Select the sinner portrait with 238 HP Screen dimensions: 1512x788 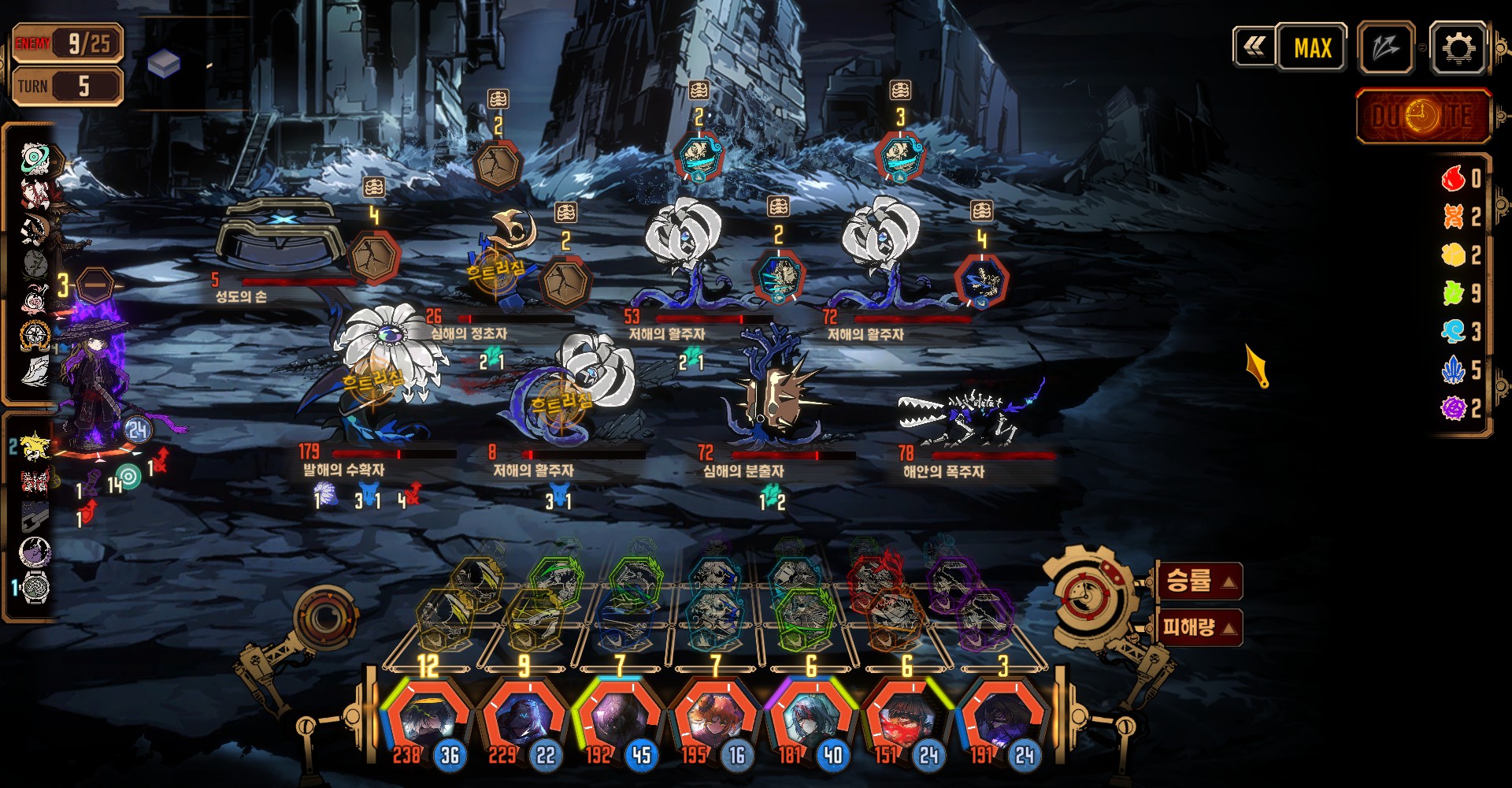[x=426, y=719]
